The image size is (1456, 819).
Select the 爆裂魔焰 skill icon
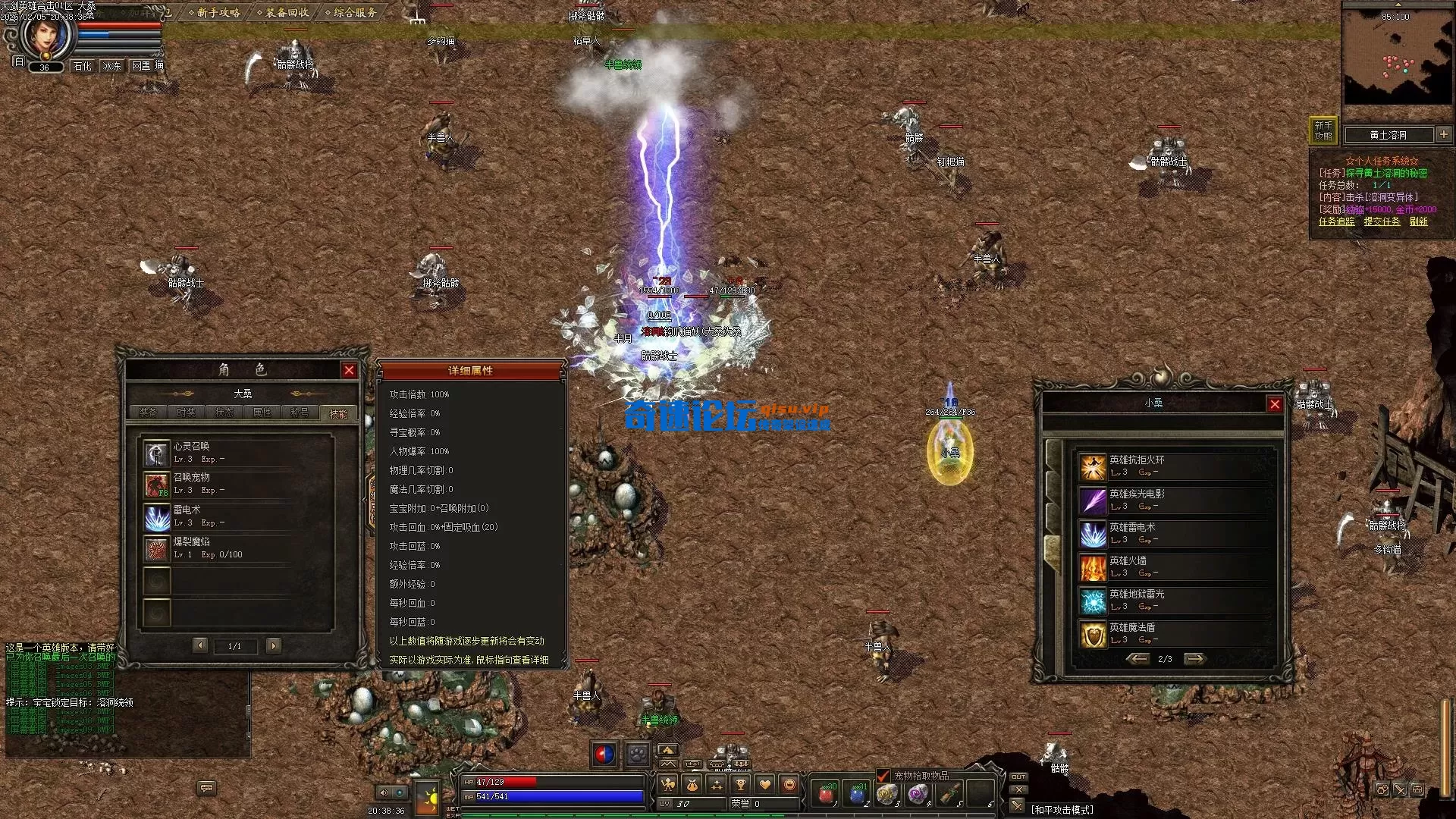(157, 550)
